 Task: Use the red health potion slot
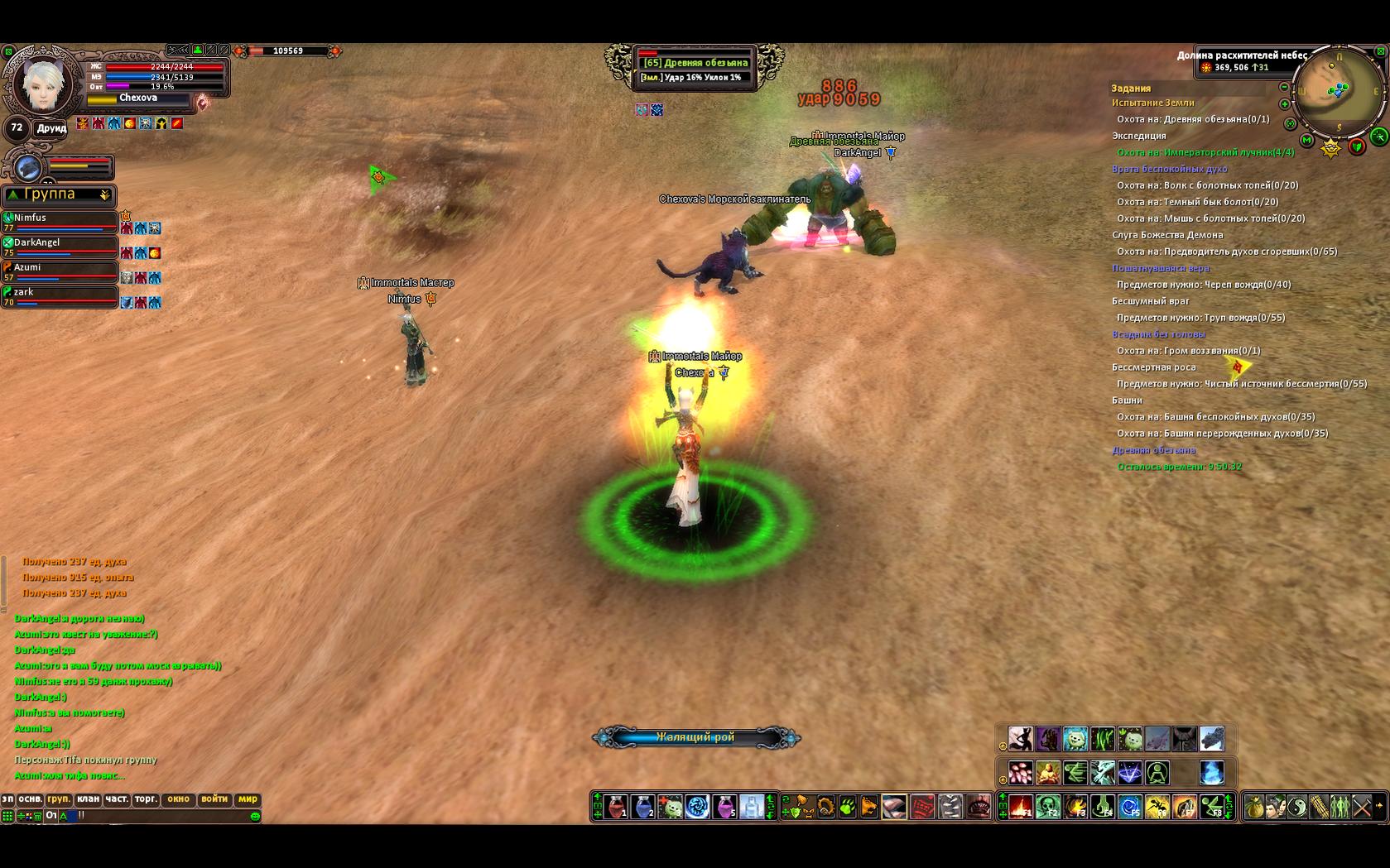[x=616, y=807]
